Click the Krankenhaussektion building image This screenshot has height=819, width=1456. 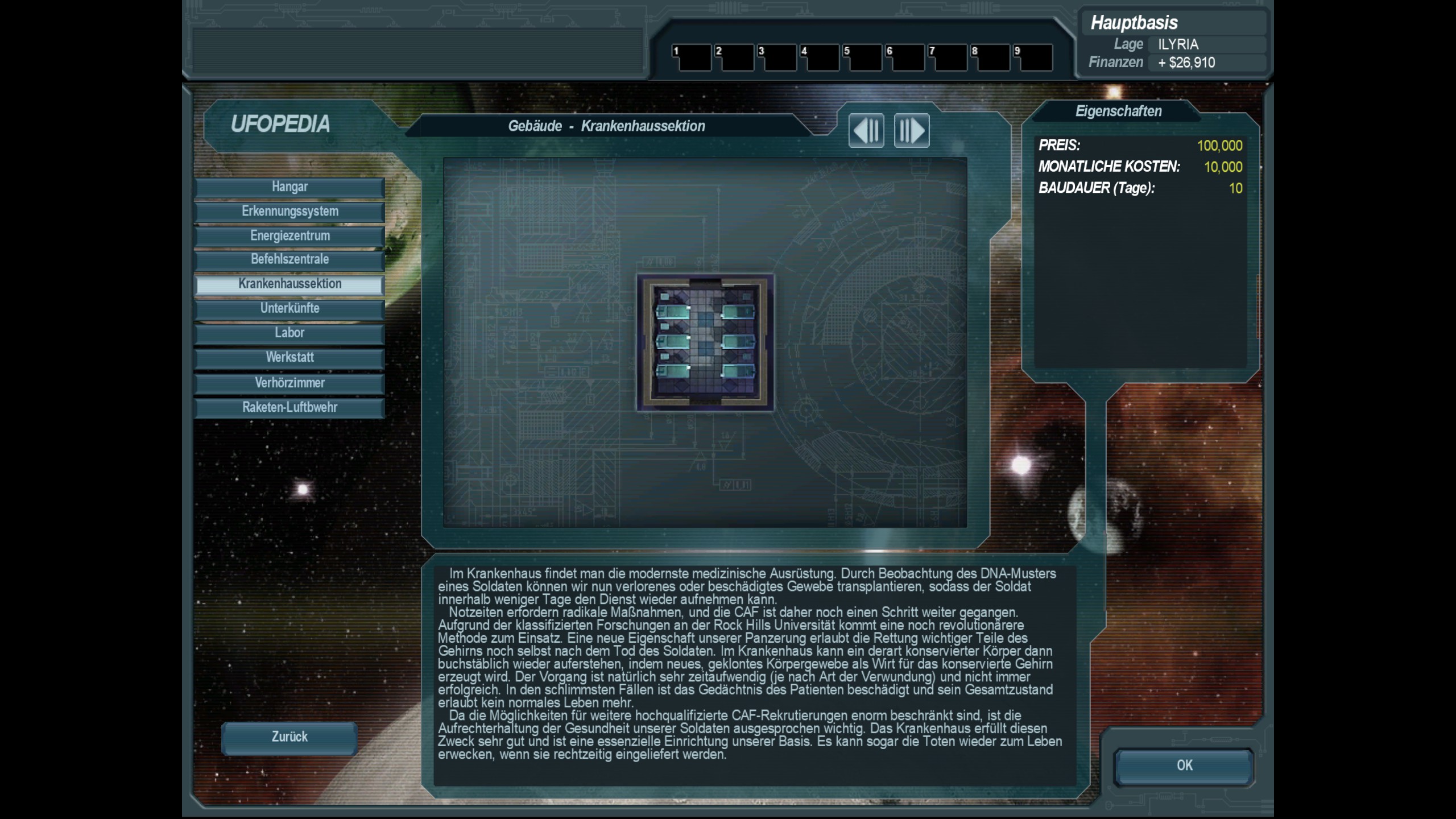705,342
